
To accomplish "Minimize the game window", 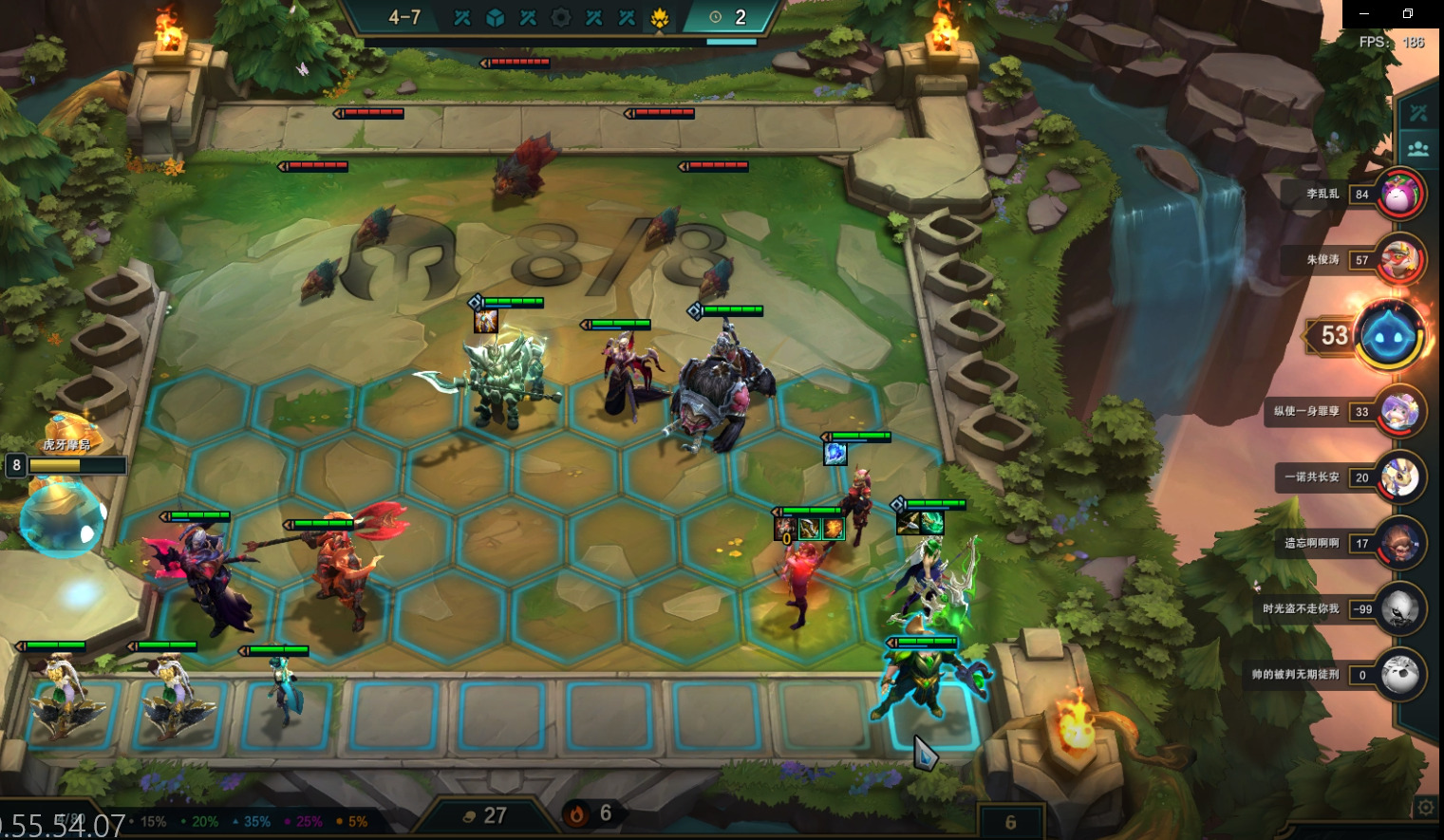I will coord(1365,13).
